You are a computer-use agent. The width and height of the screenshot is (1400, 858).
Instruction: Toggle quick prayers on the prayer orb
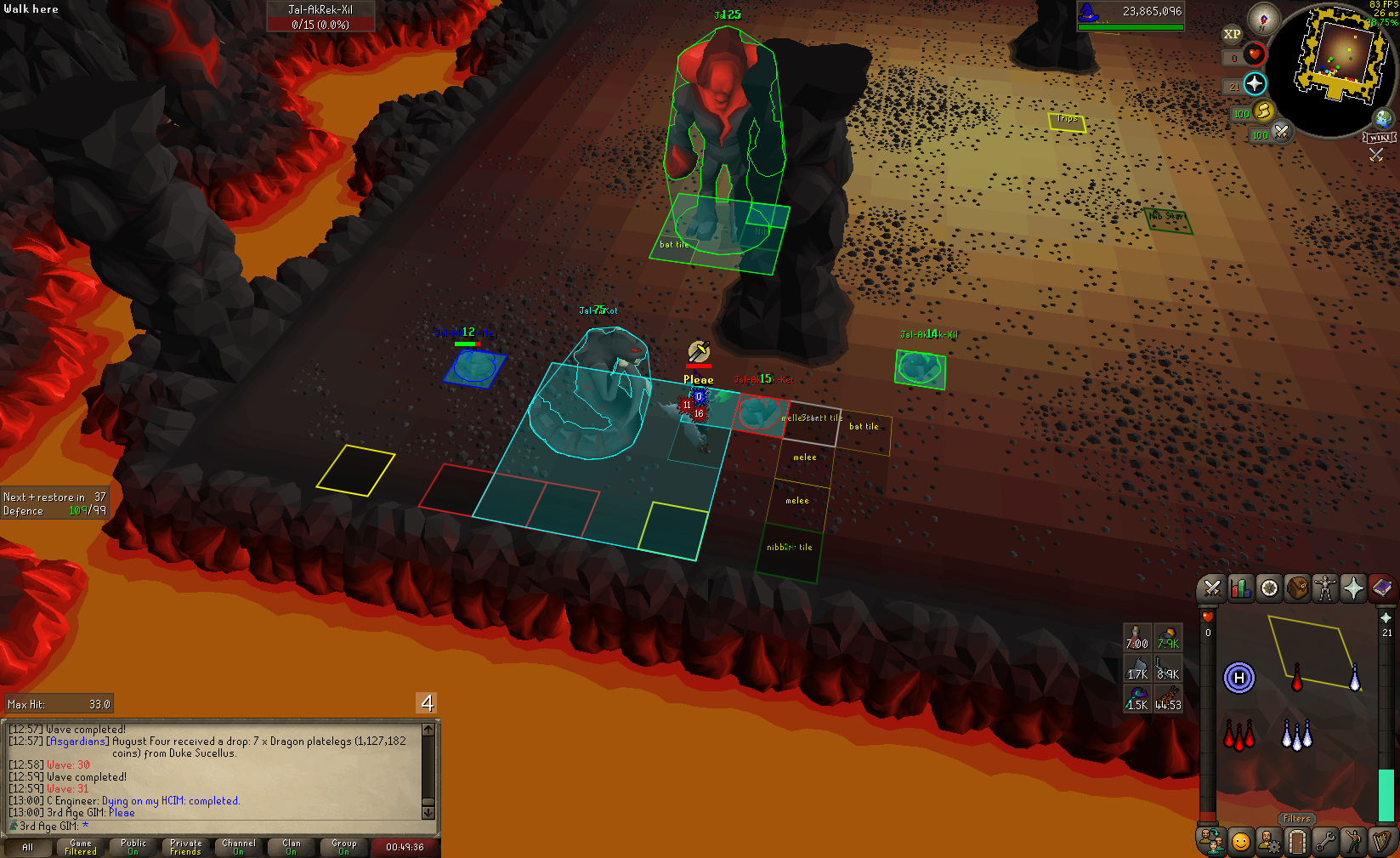point(1255,83)
